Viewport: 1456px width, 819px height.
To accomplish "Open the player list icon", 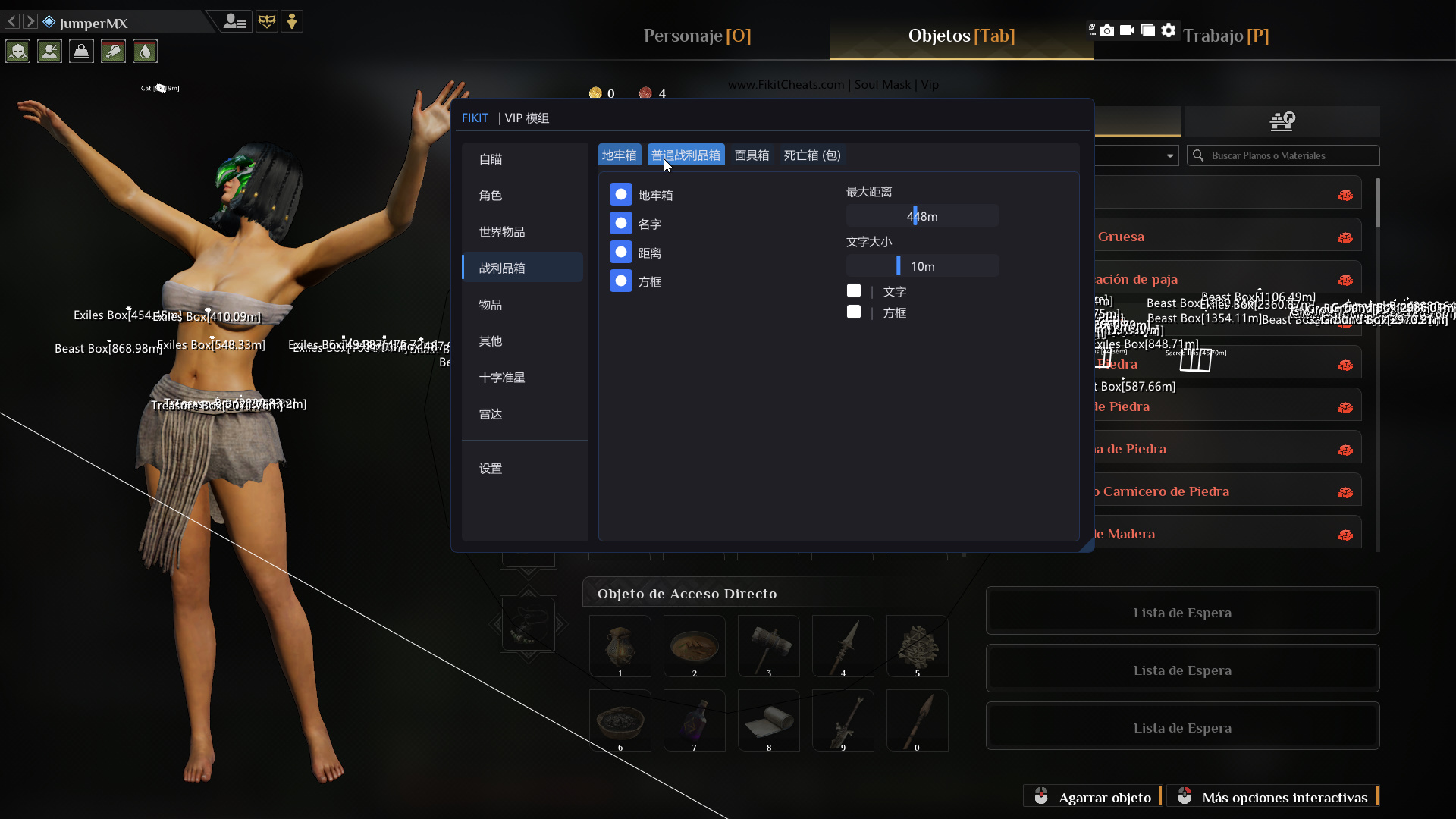I will (235, 21).
